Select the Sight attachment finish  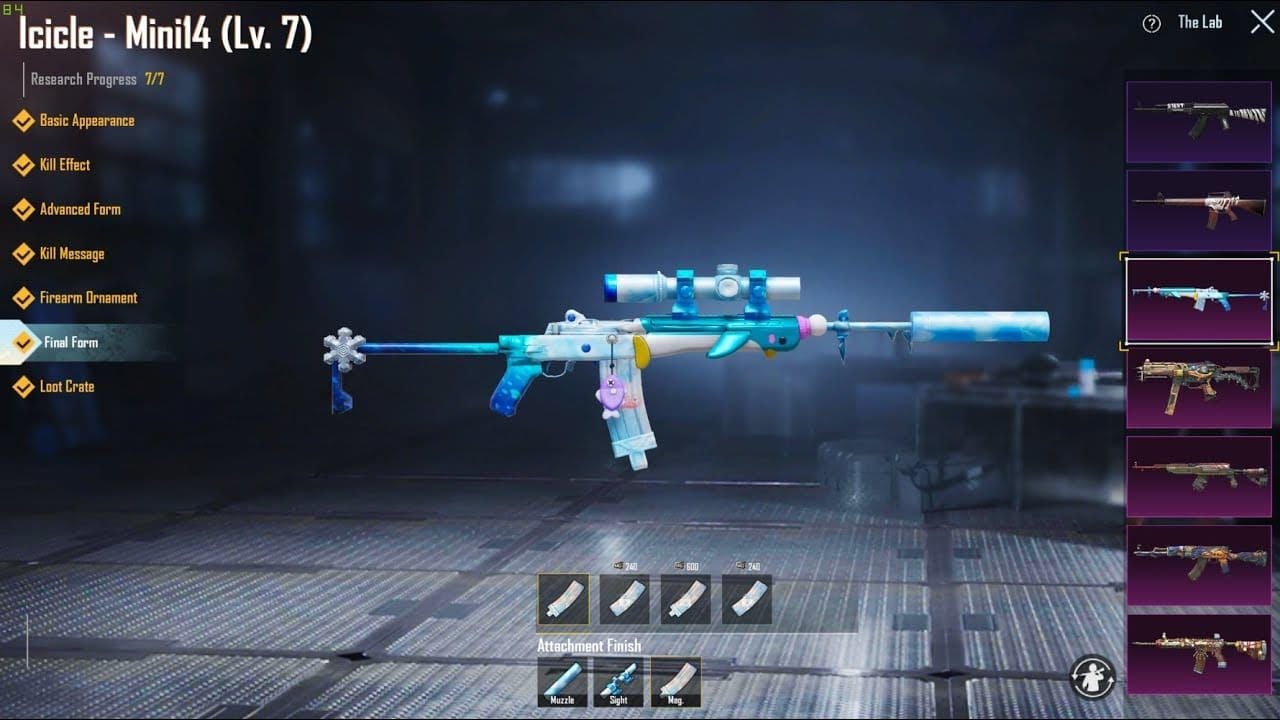coord(619,681)
